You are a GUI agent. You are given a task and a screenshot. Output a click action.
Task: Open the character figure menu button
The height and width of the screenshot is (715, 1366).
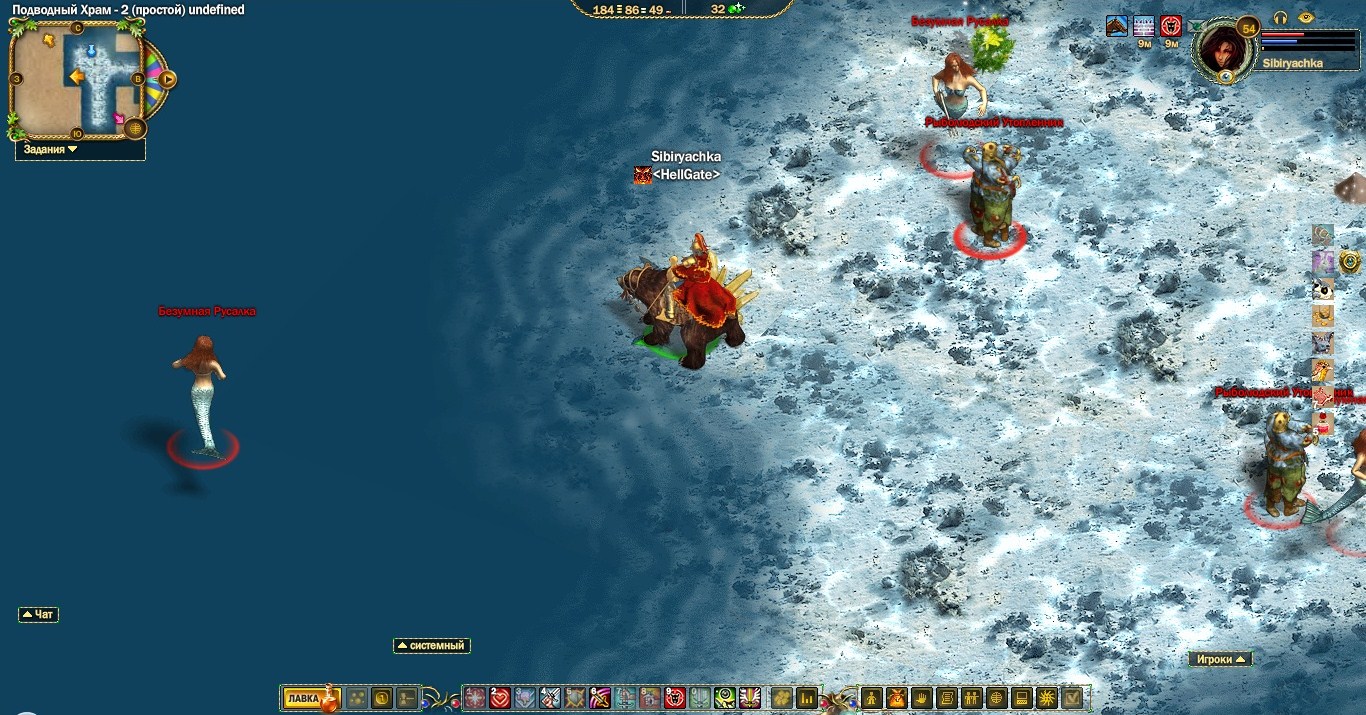coord(870,698)
